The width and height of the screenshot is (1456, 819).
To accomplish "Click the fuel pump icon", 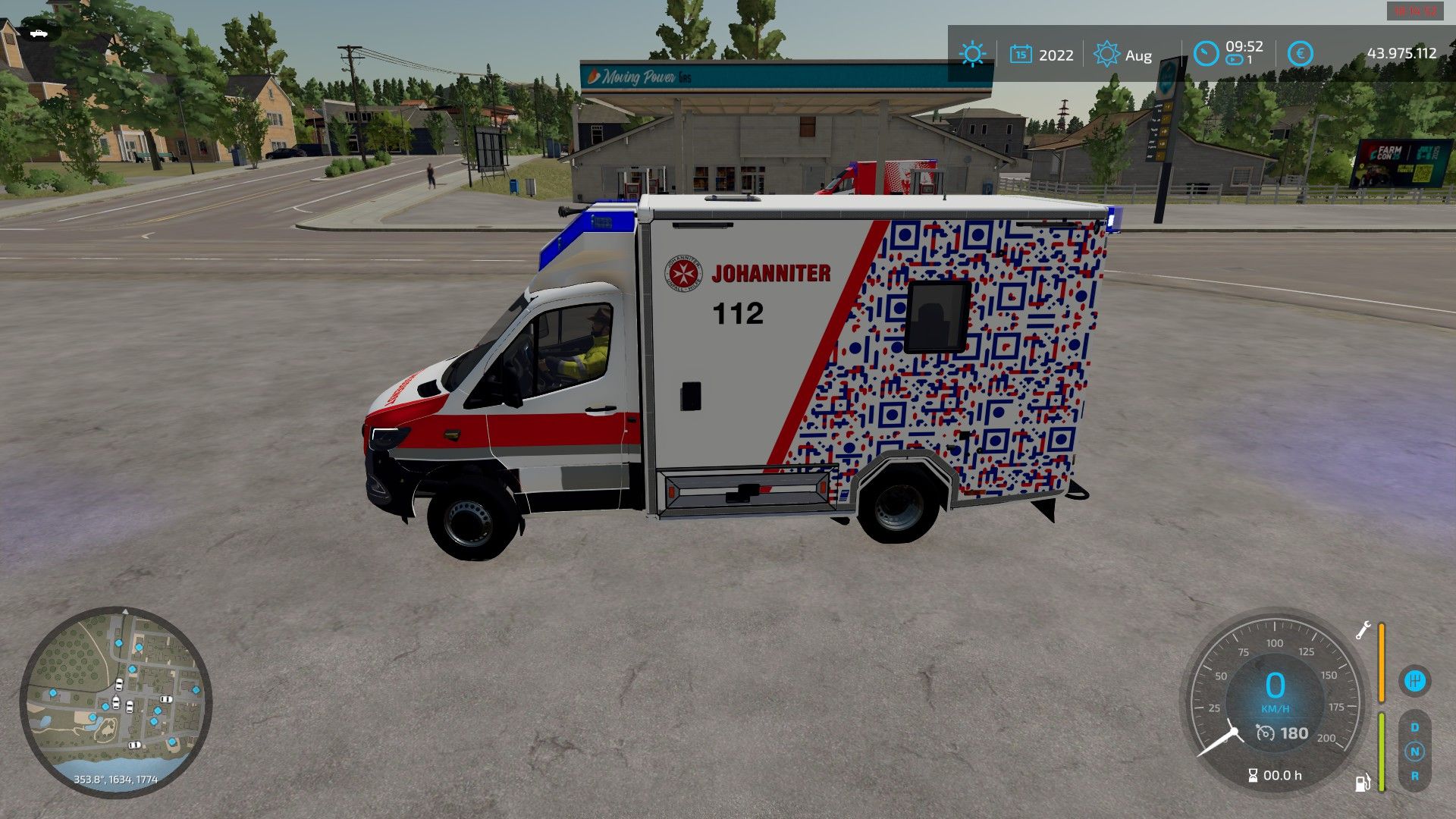I will pyautogui.click(x=1363, y=783).
